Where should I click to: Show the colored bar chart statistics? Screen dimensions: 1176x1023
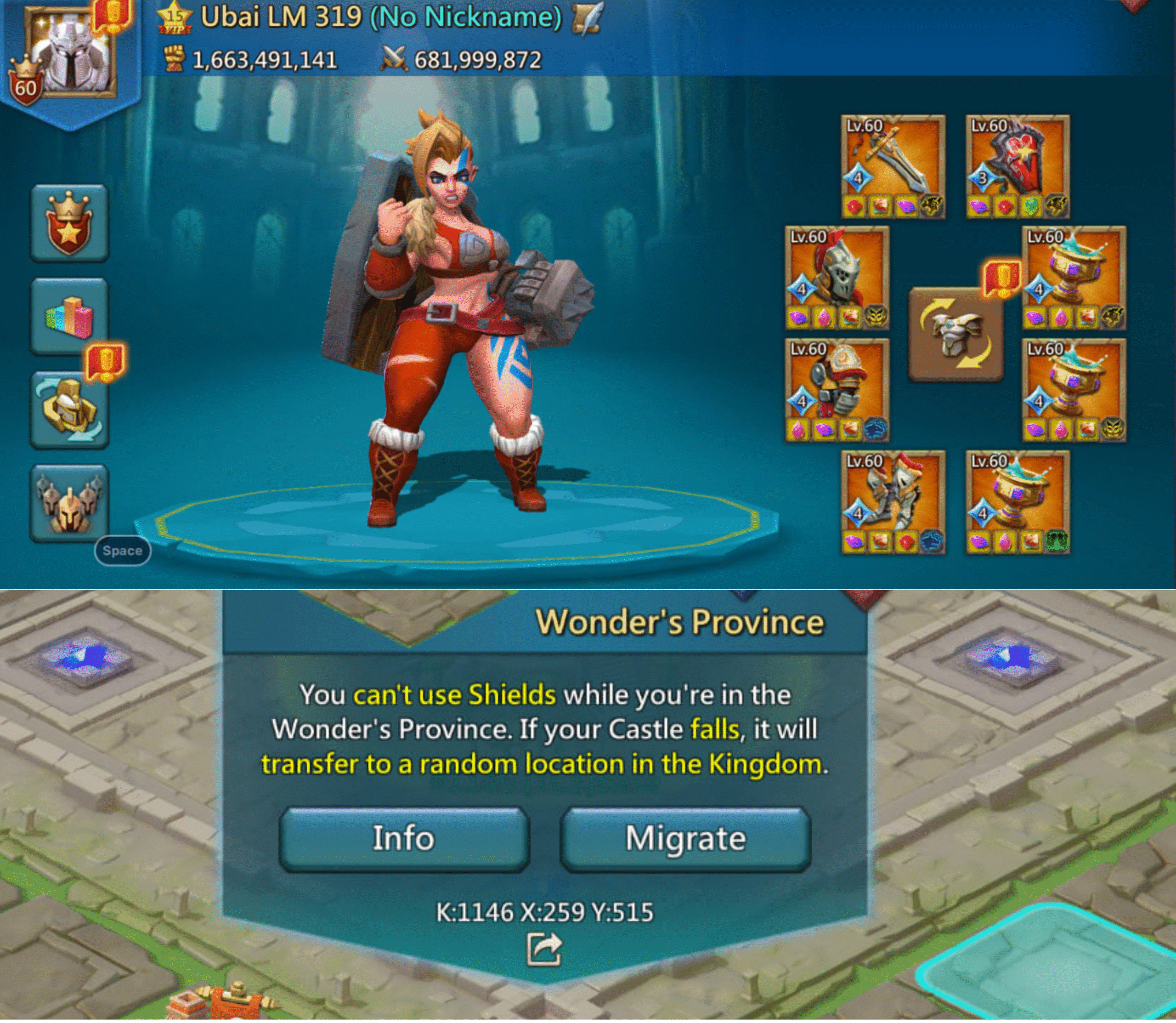pos(69,316)
